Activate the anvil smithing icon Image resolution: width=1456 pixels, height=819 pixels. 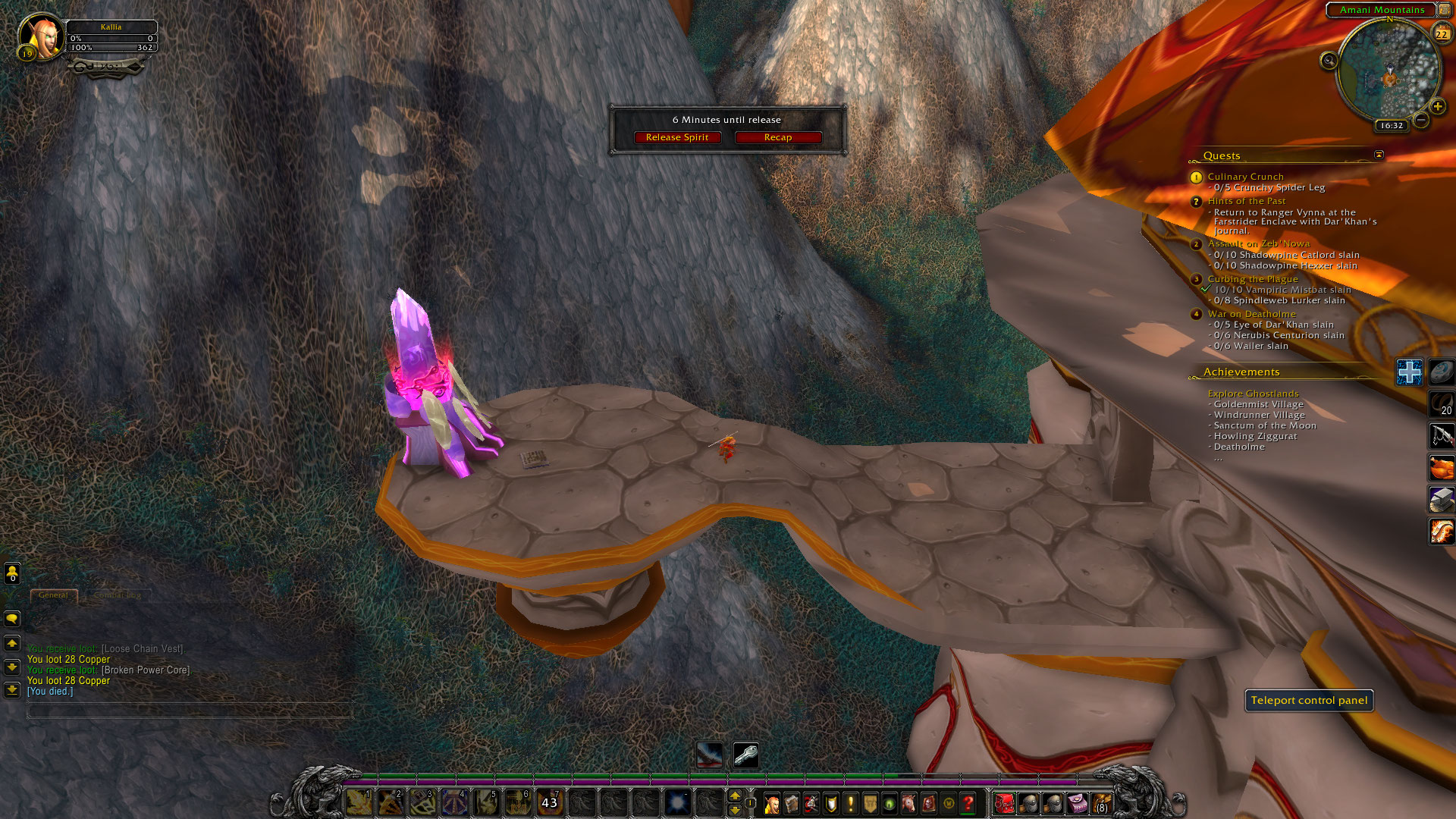tap(1441, 500)
